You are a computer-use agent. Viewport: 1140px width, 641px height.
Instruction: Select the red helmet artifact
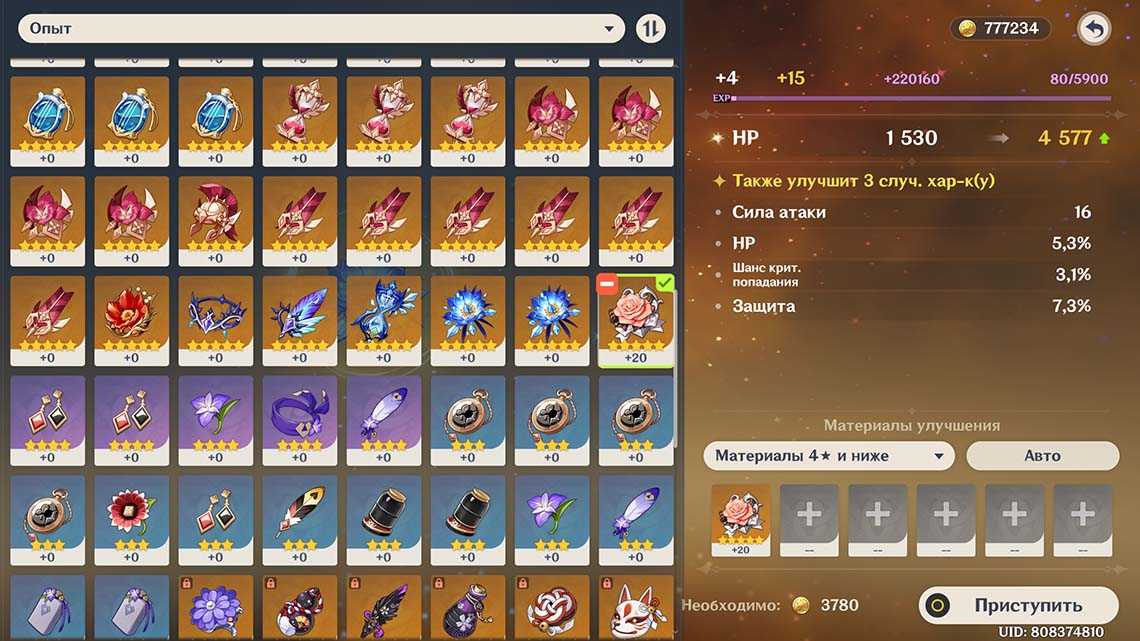[x=215, y=219]
